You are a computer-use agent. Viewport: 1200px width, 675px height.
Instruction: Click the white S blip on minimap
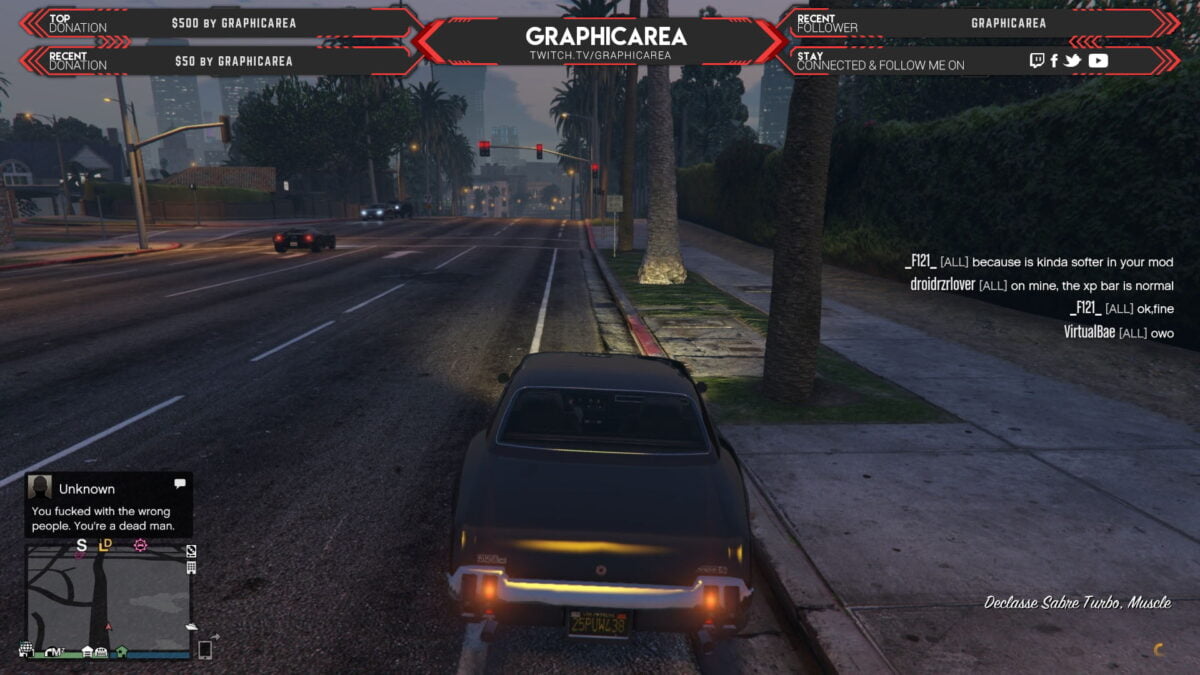(x=81, y=545)
